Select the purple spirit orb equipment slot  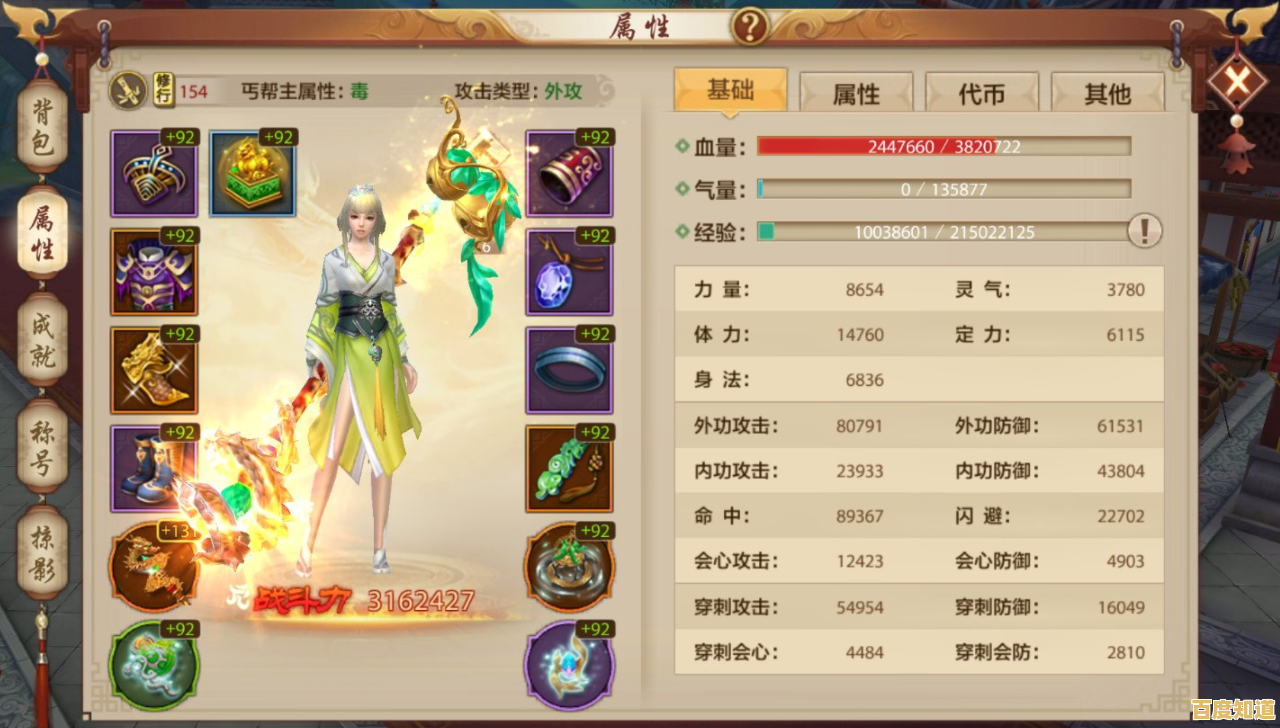[x=569, y=665]
